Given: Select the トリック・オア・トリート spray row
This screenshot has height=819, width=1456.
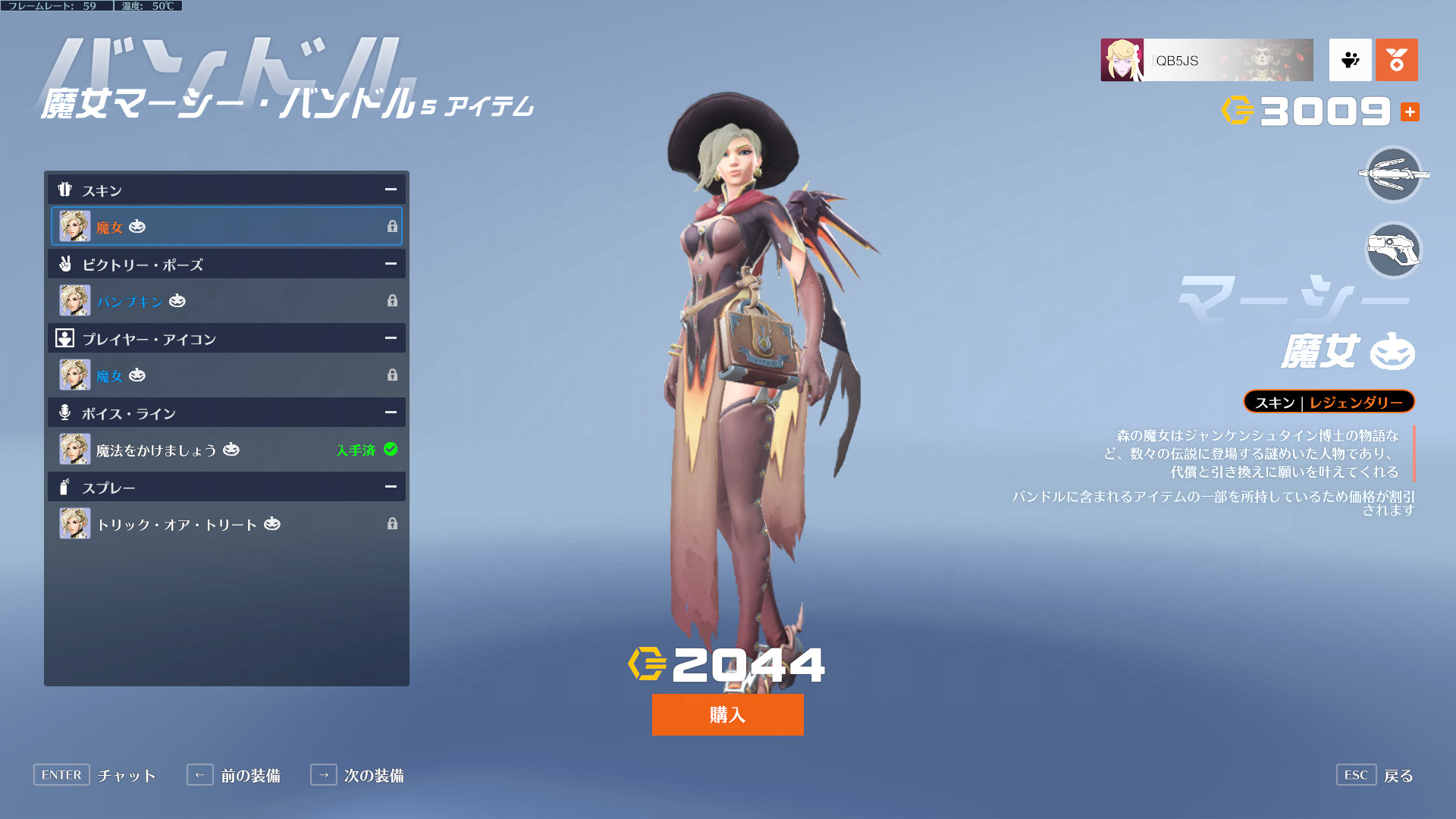Looking at the screenshot, I should tap(226, 524).
